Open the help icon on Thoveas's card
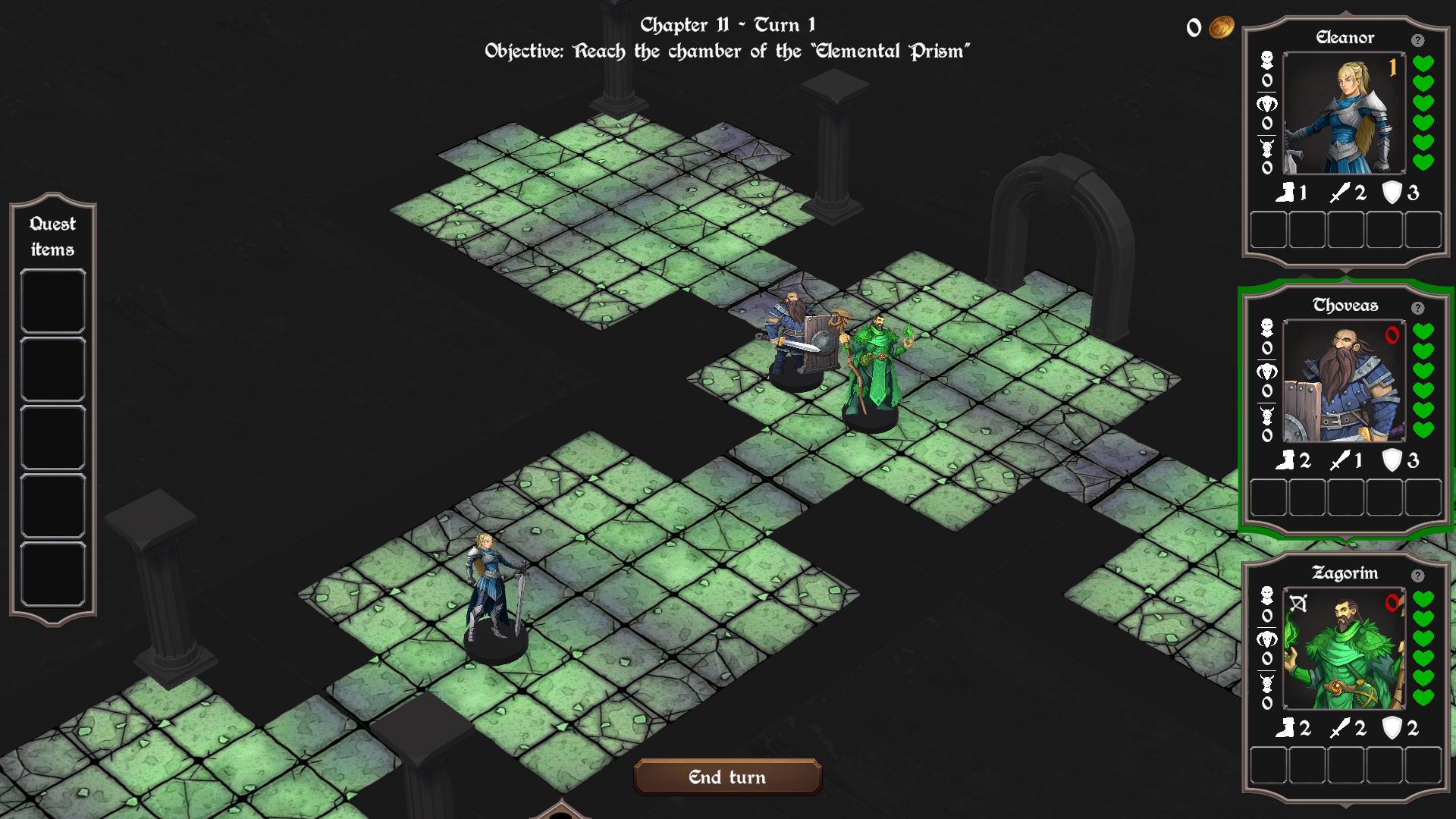The width and height of the screenshot is (1456, 819). (1417, 308)
